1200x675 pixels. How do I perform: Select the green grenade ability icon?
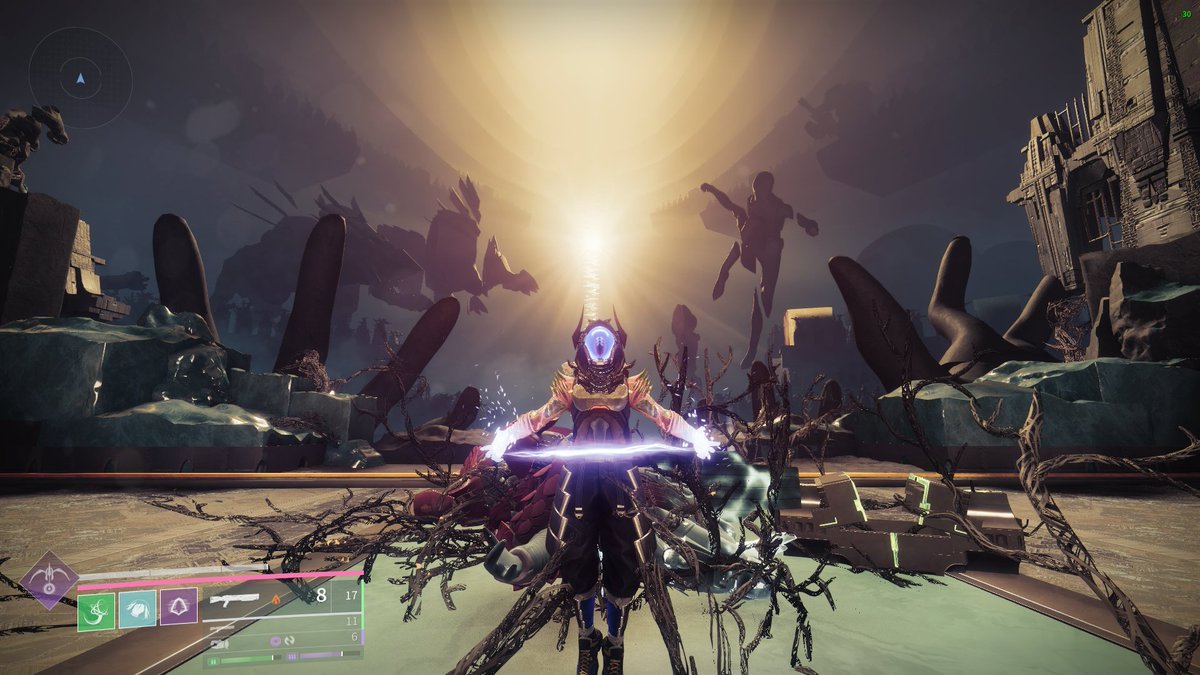(96, 609)
